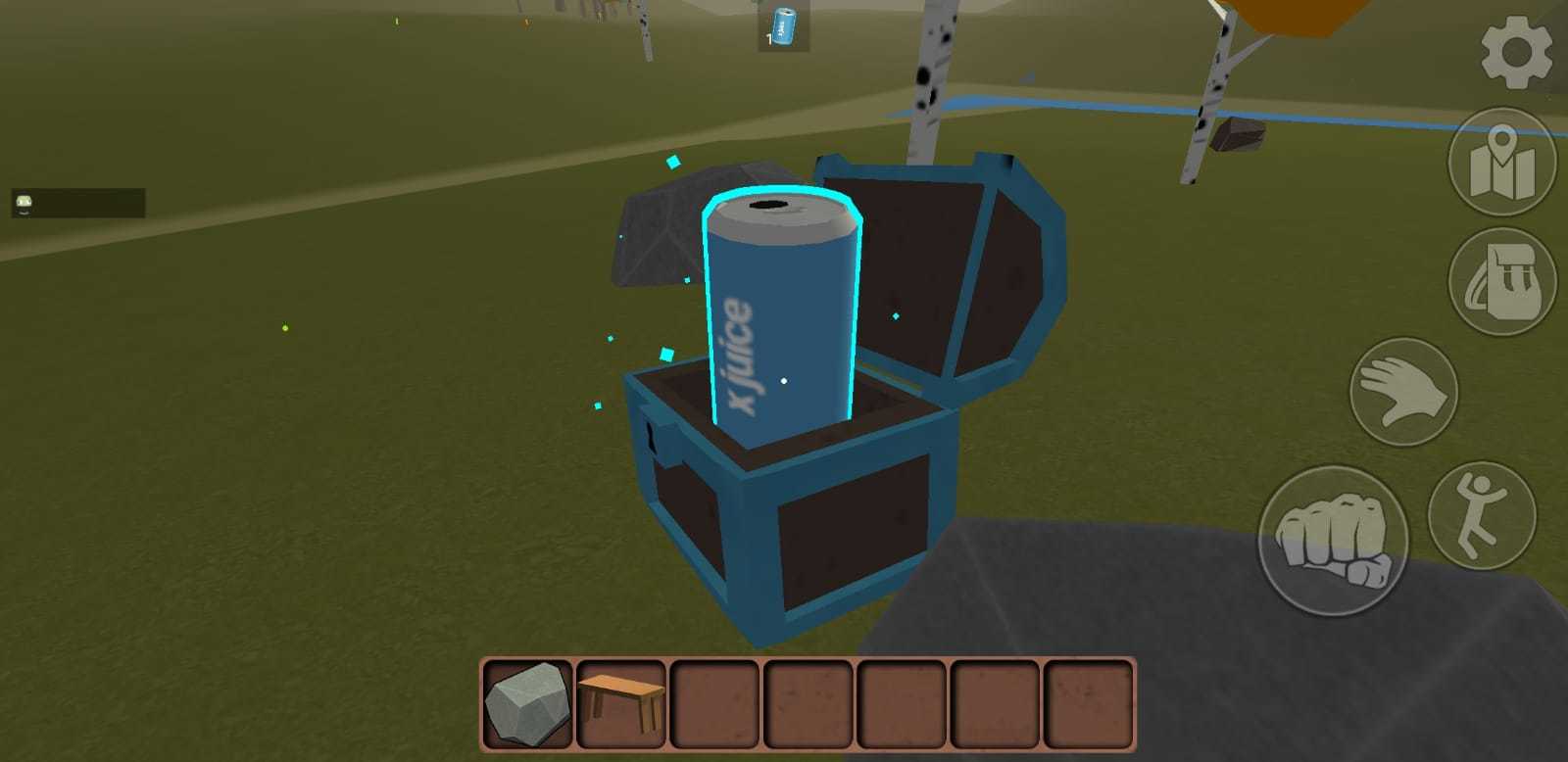Tap the hand interact button
This screenshot has height=762, width=1568.
[x=1401, y=392]
